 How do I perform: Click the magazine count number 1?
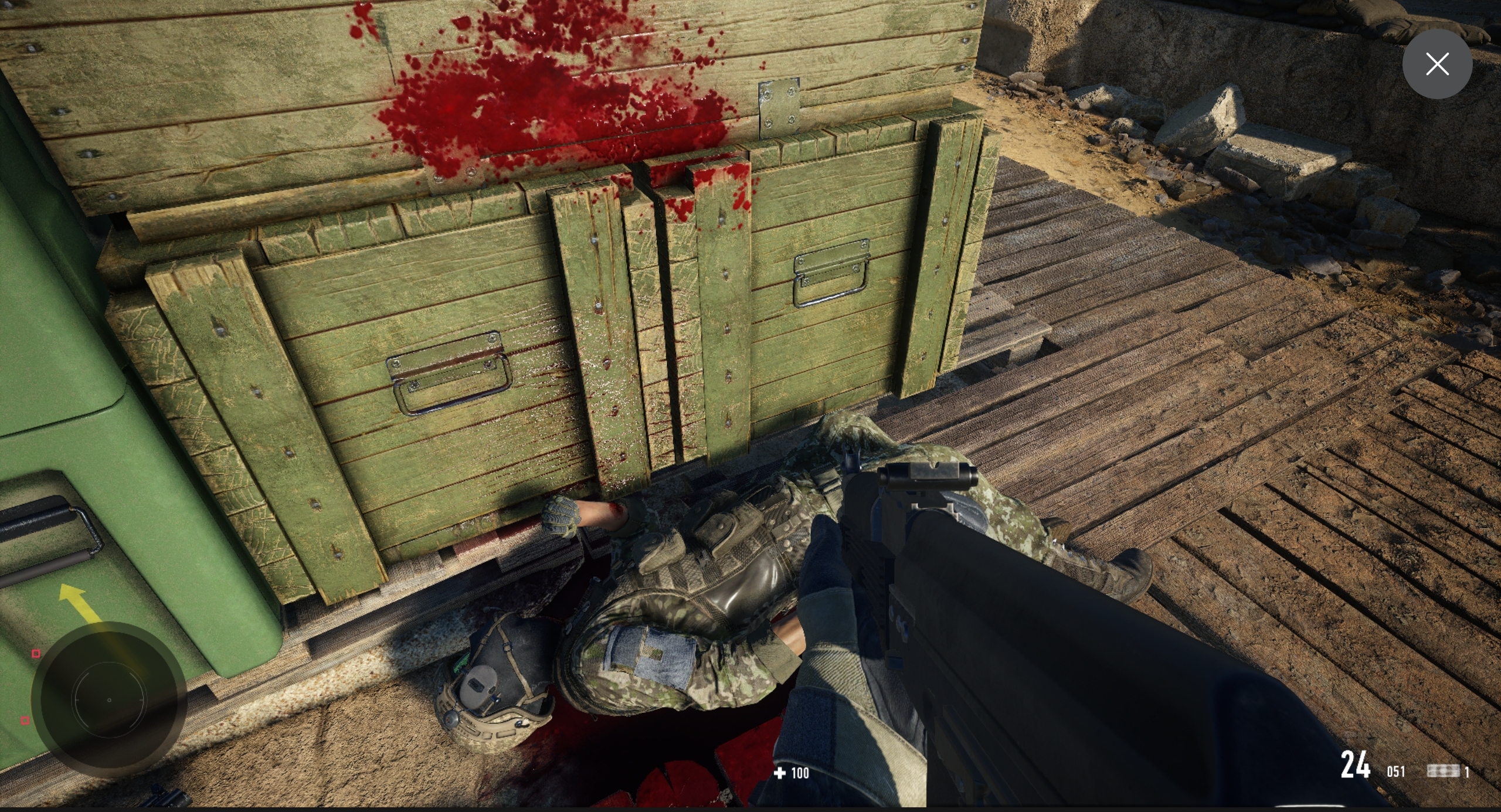click(x=1468, y=772)
